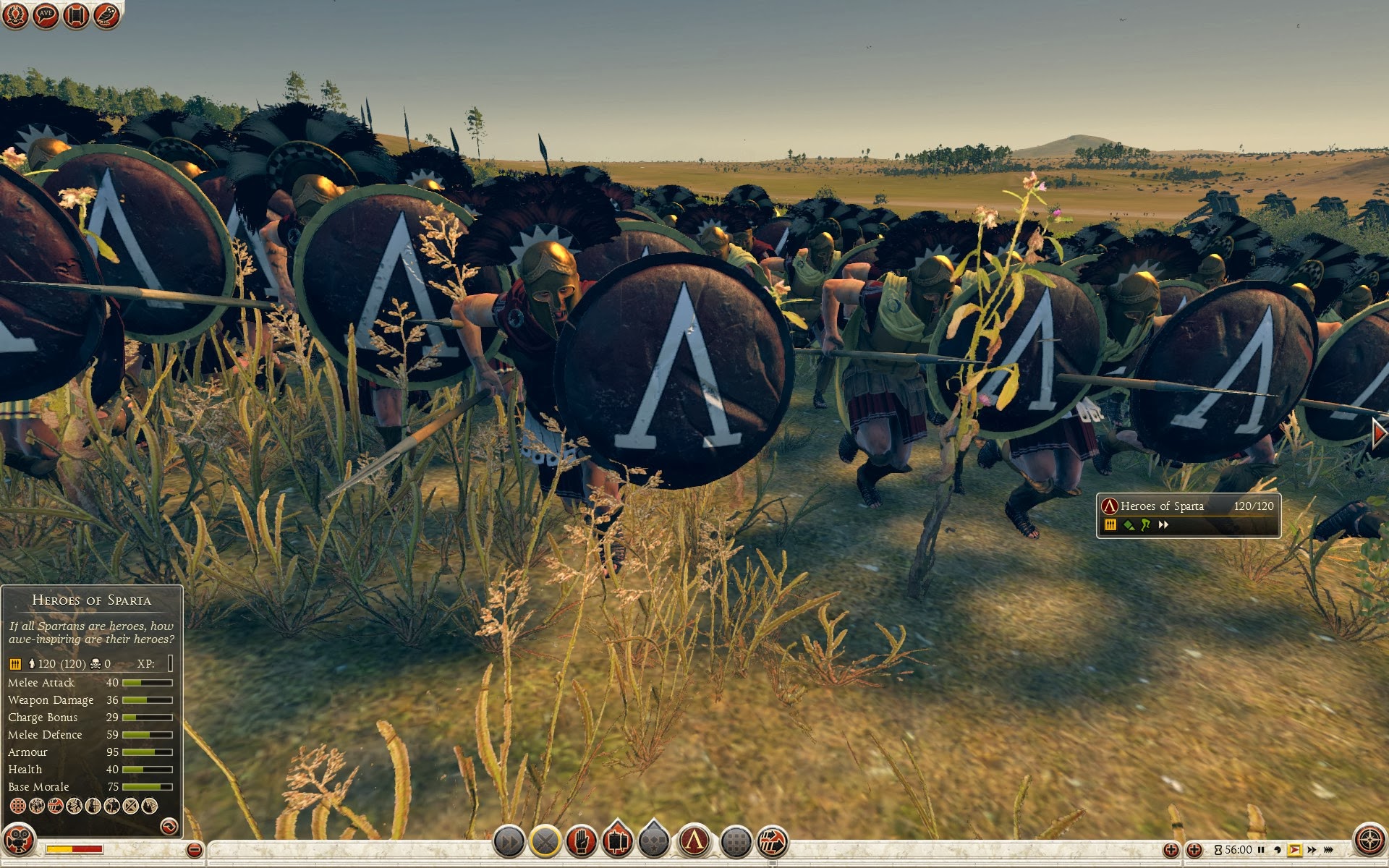Pause the battle
This screenshot has height=868, width=1389.
click(x=1261, y=850)
